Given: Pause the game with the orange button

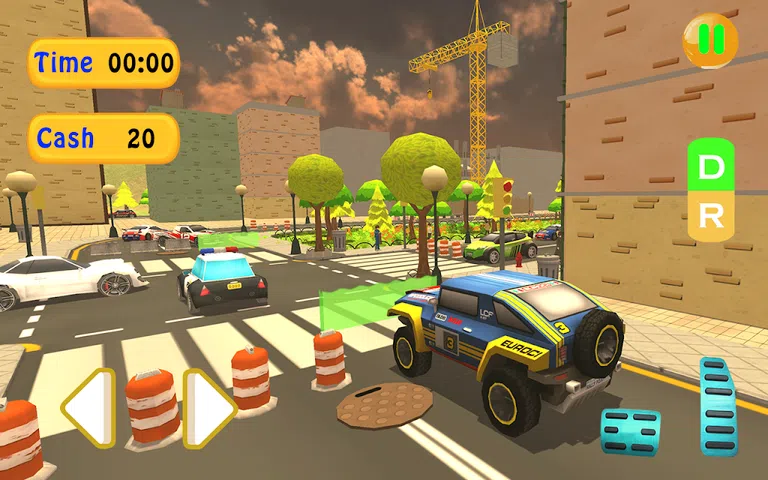Looking at the screenshot, I should (x=710, y=40).
